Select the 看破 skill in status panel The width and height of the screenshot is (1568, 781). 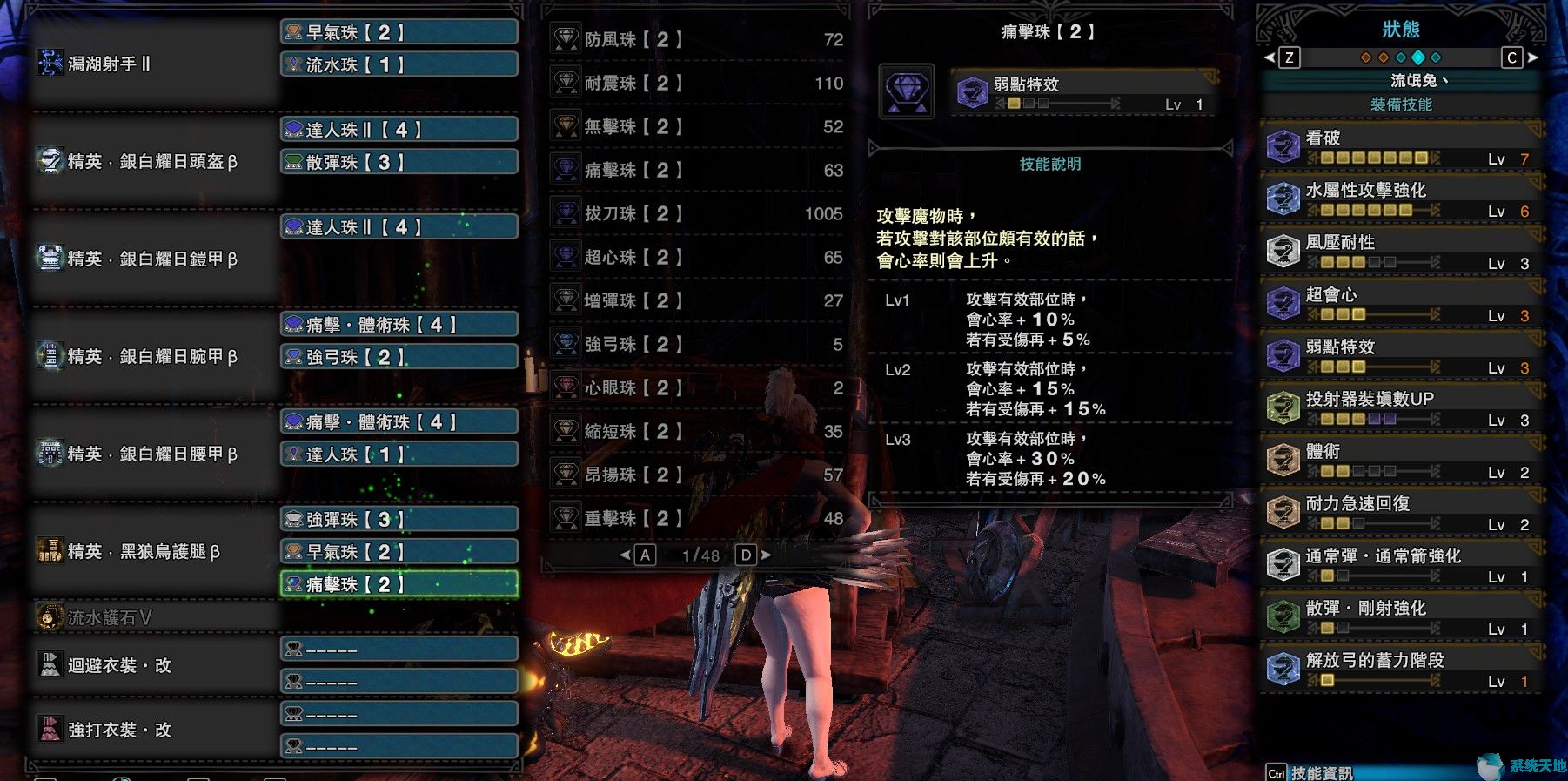[1399, 148]
